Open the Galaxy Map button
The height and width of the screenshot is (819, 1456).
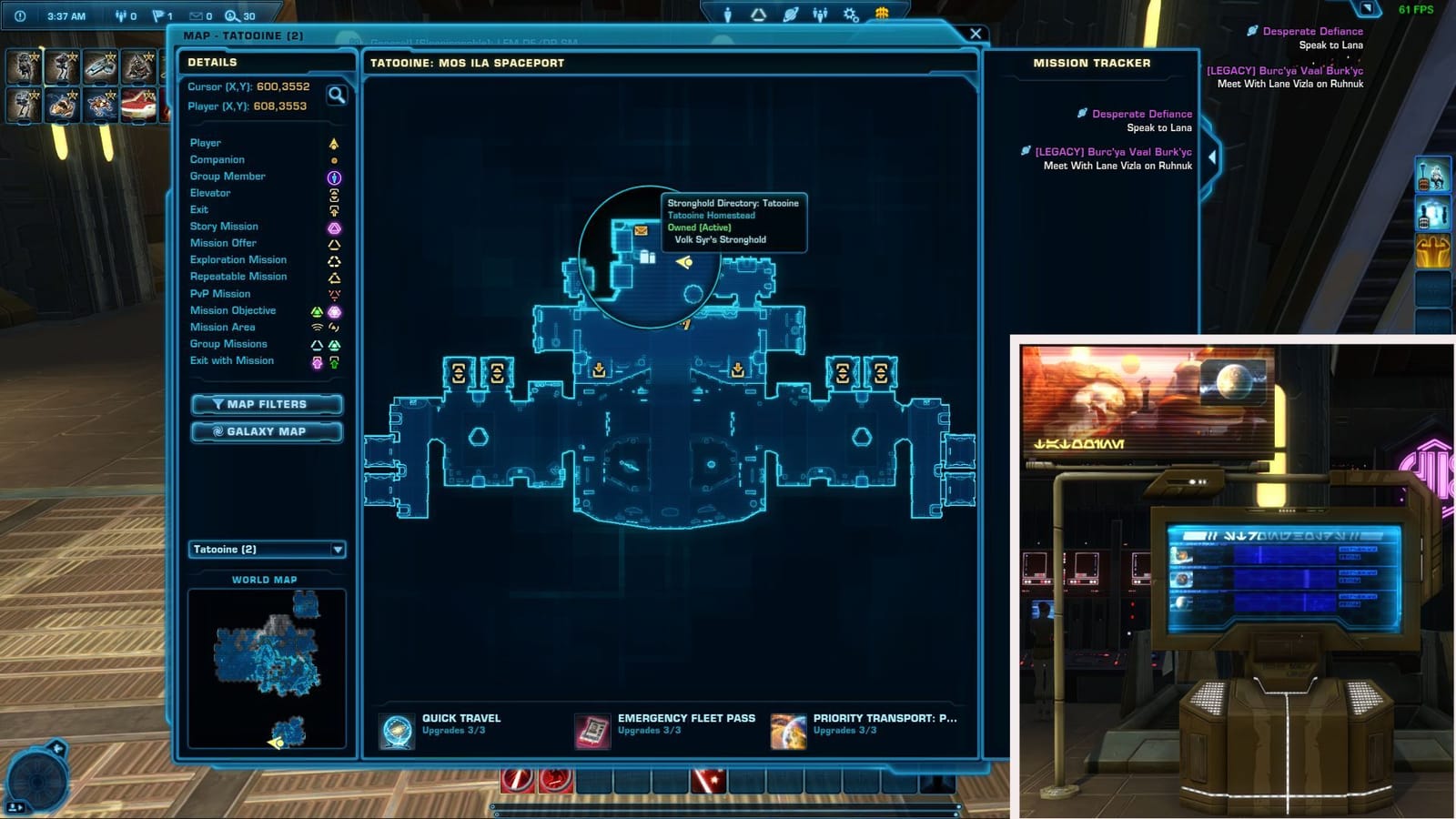pyautogui.click(x=266, y=431)
